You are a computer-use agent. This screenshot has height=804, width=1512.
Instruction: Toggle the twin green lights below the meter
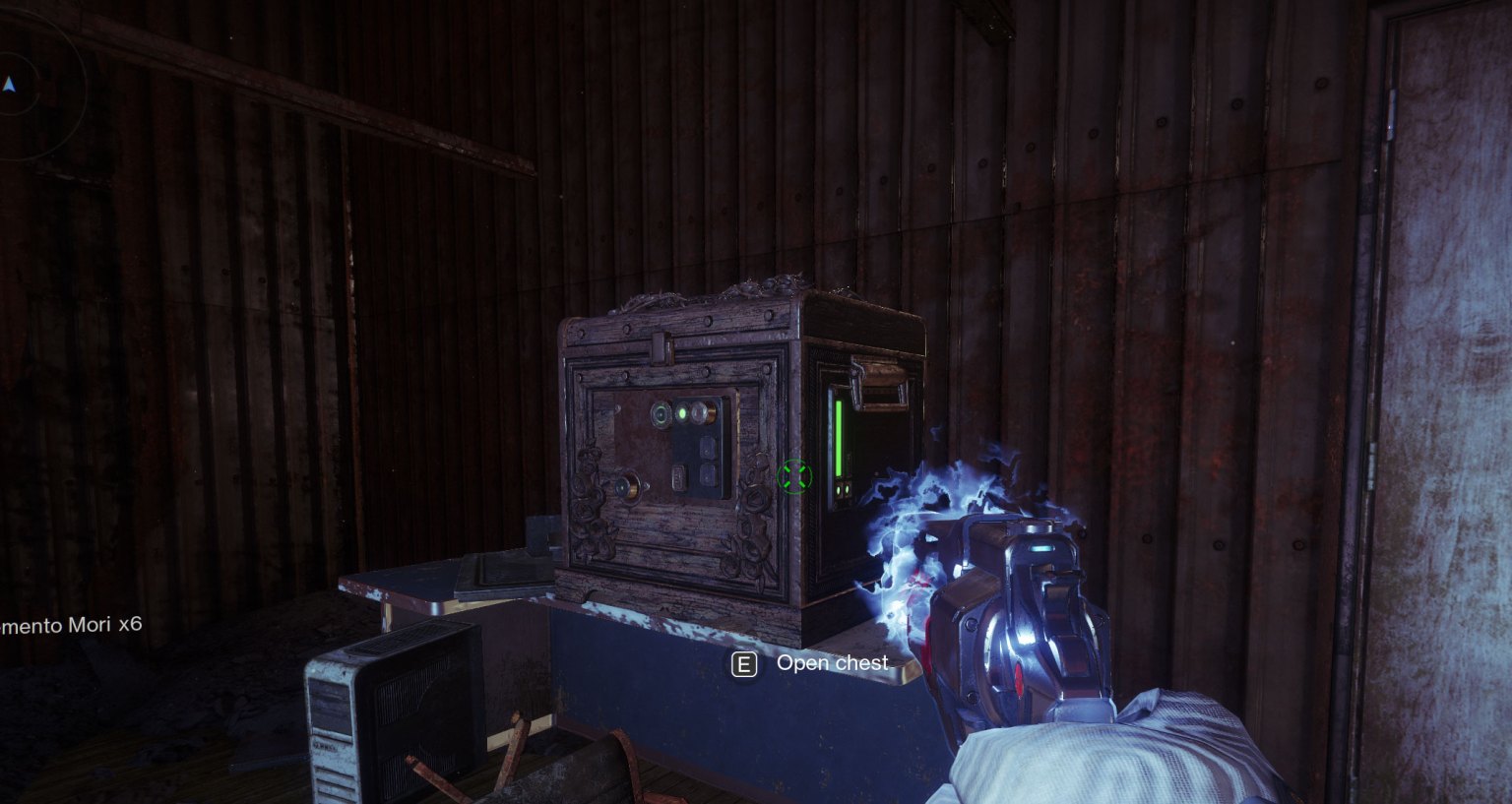click(841, 488)
